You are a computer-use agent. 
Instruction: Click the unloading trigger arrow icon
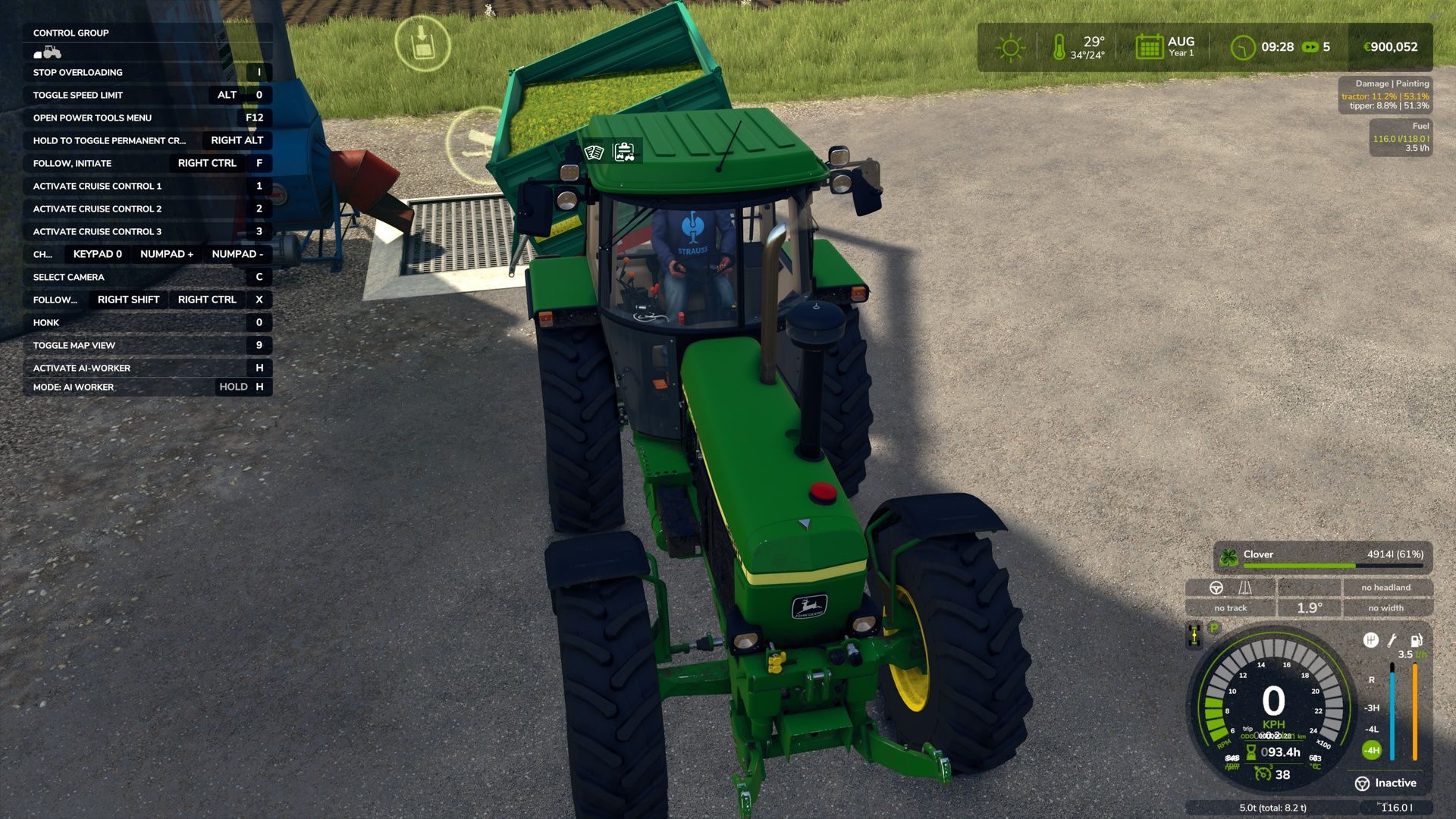click(x=422, y=43)
